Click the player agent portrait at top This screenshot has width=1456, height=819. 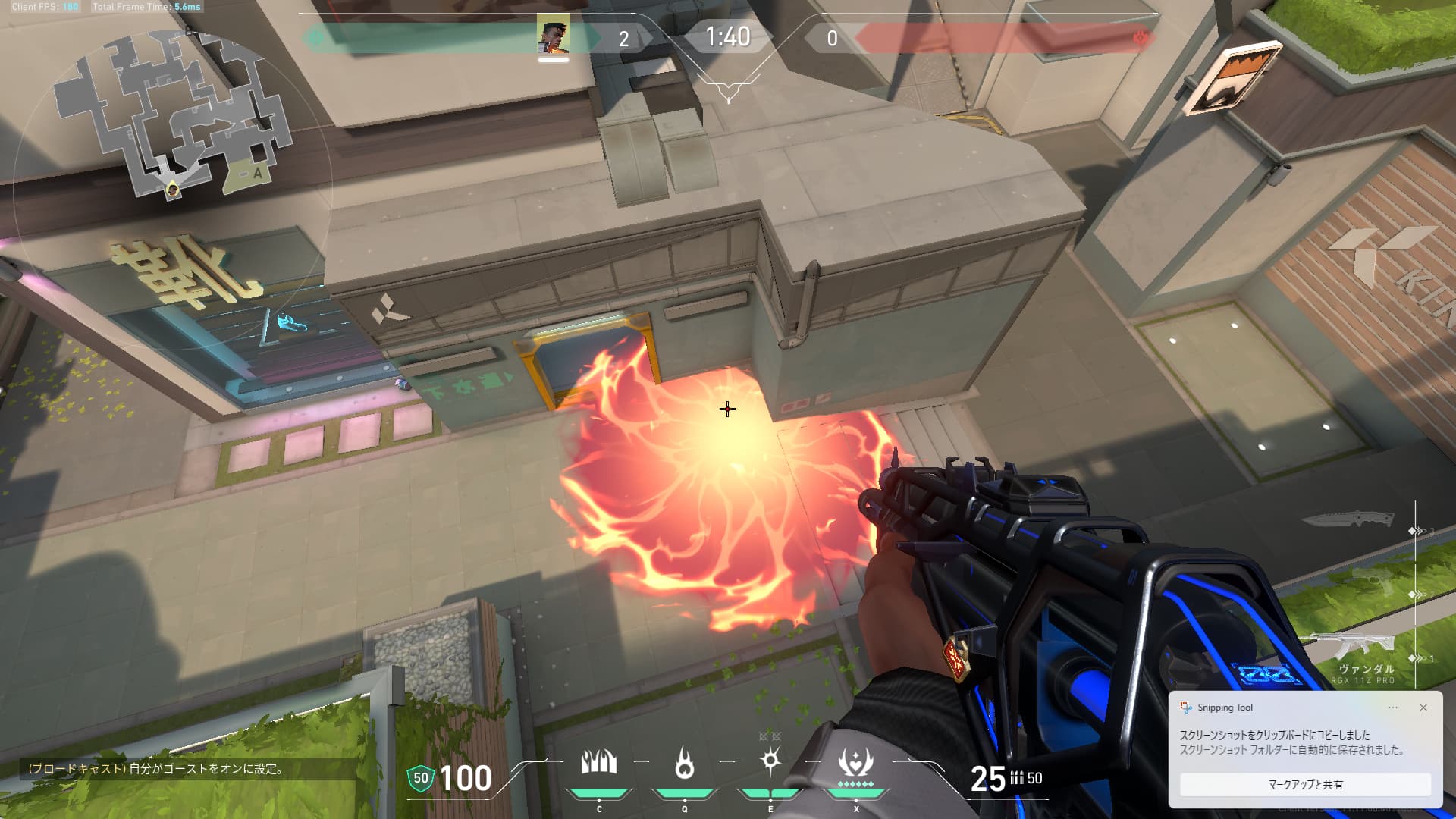click(x=553, y=35)
